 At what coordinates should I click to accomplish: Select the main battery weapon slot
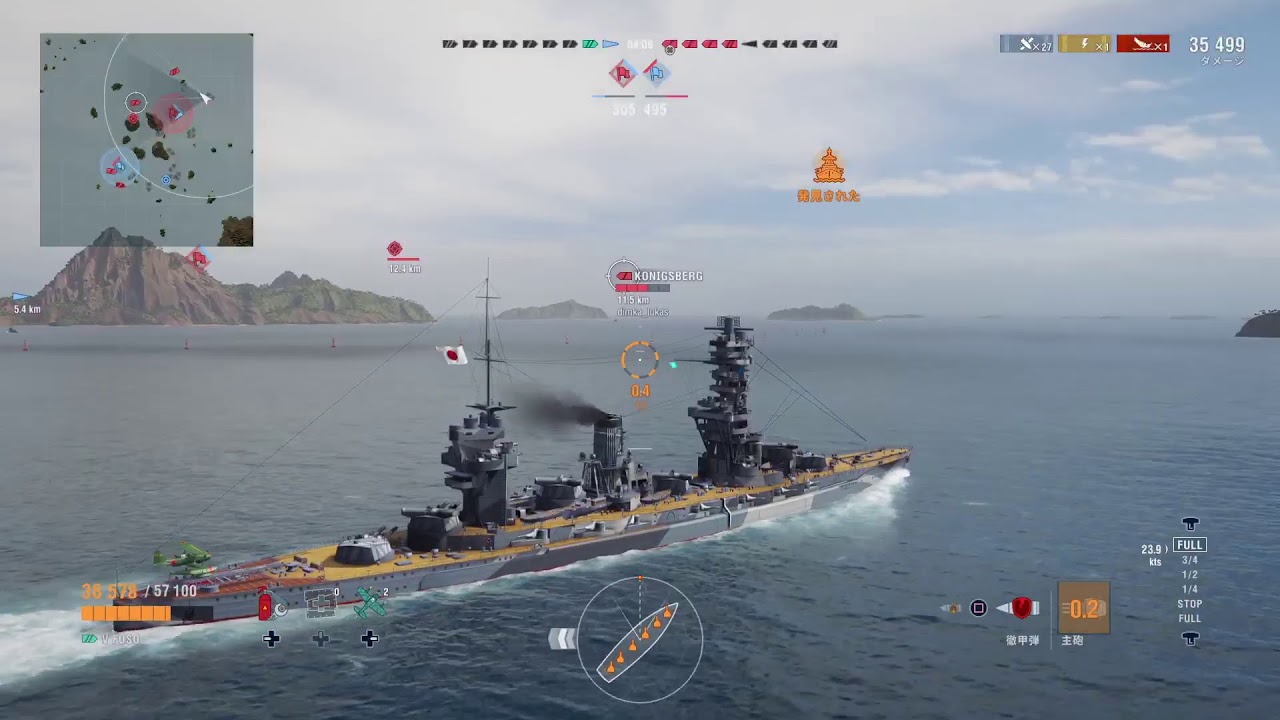tap(1083, 608)
